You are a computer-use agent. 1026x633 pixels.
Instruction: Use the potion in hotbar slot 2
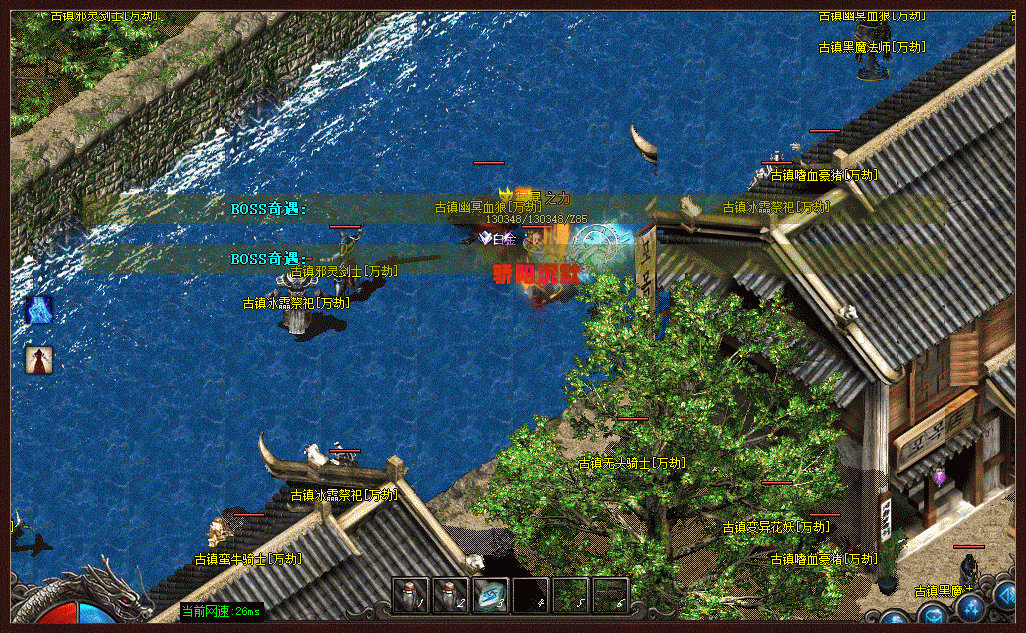tap(450, 596)
